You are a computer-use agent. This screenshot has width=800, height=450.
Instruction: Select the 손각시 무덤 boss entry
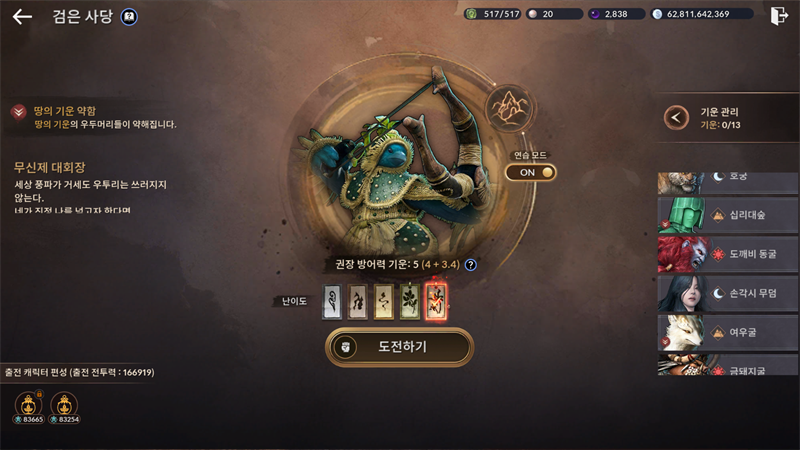pyautogui.click(x=728, y=293)
